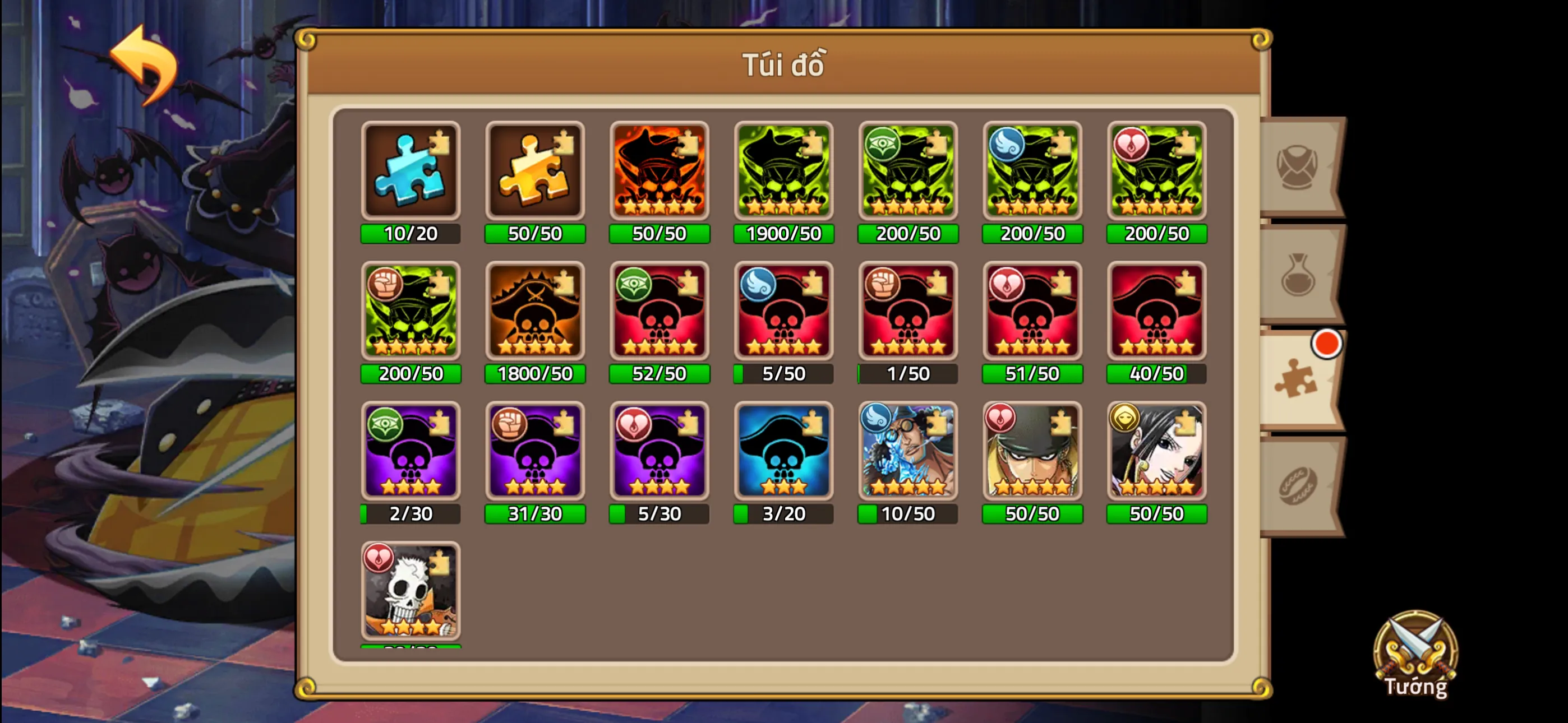Select the Zoro fragment showing 50/50
Screen dimensions: 1568x723
(x=1032, y=452)
